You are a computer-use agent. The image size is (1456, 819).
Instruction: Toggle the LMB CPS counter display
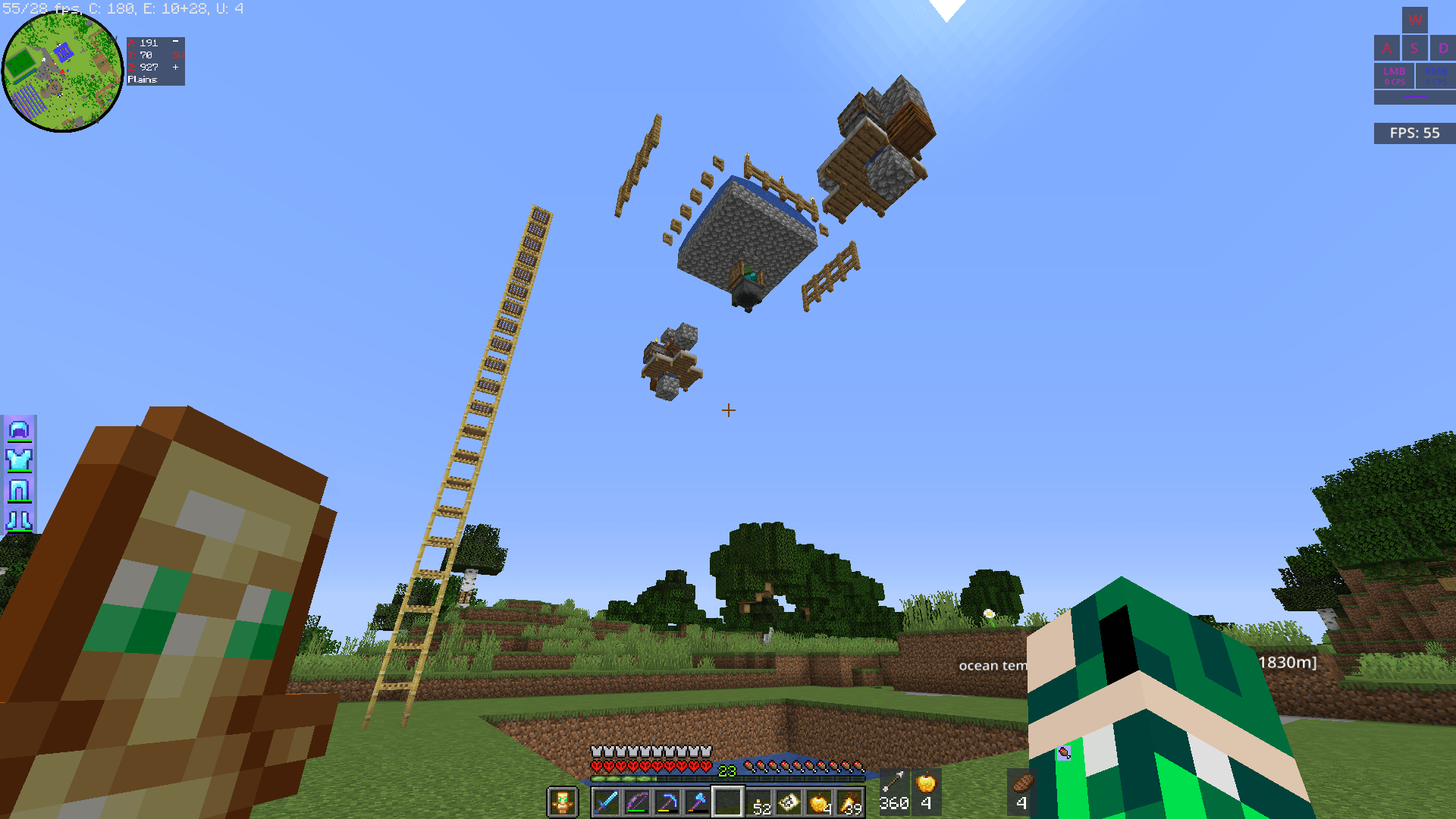(x=1394, y=75)
